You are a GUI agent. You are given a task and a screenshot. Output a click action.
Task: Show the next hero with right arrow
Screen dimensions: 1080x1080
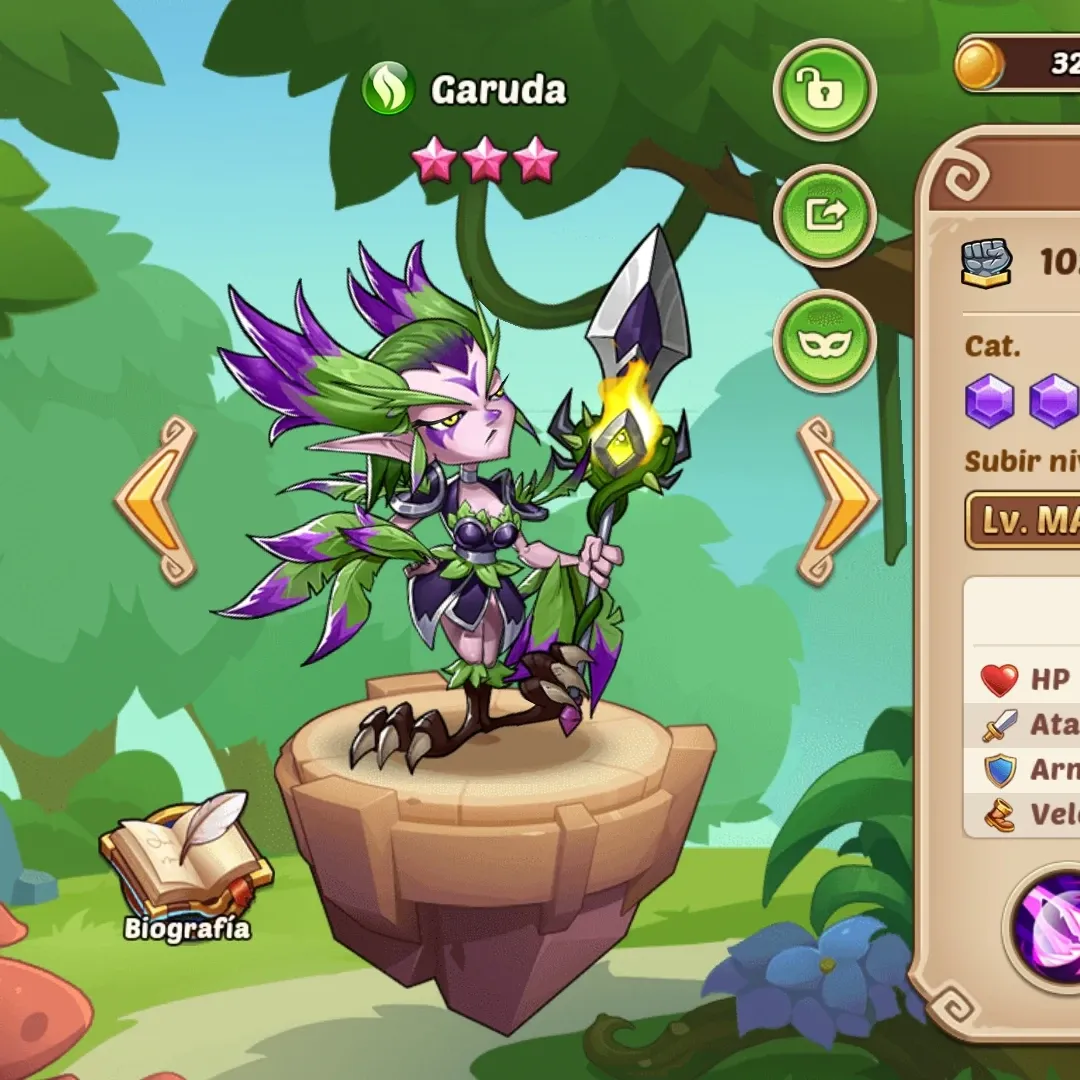tap(836, 500)
